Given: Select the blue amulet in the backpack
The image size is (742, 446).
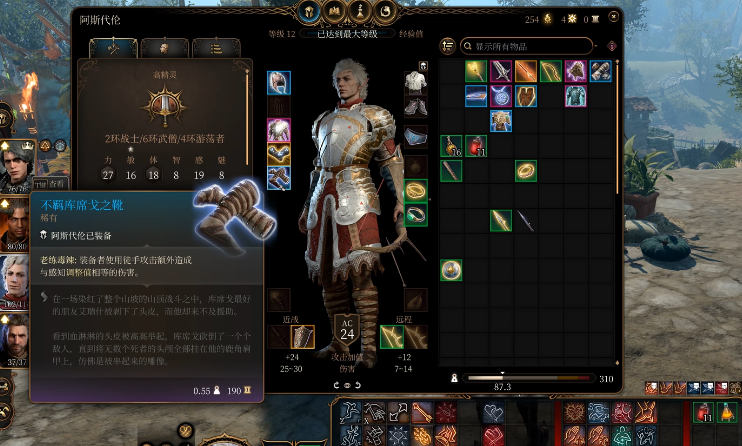Looking at the screenshot, I should tap(500, 96).
